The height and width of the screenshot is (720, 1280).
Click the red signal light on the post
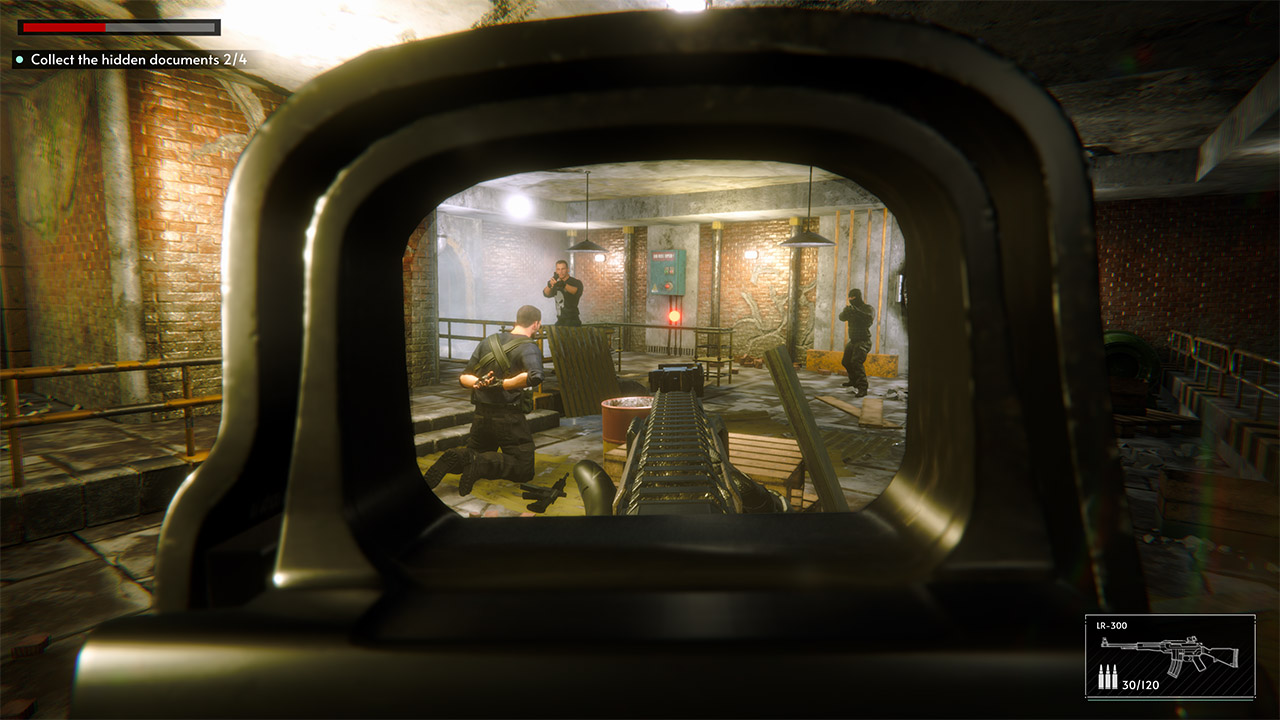(674, 316)
